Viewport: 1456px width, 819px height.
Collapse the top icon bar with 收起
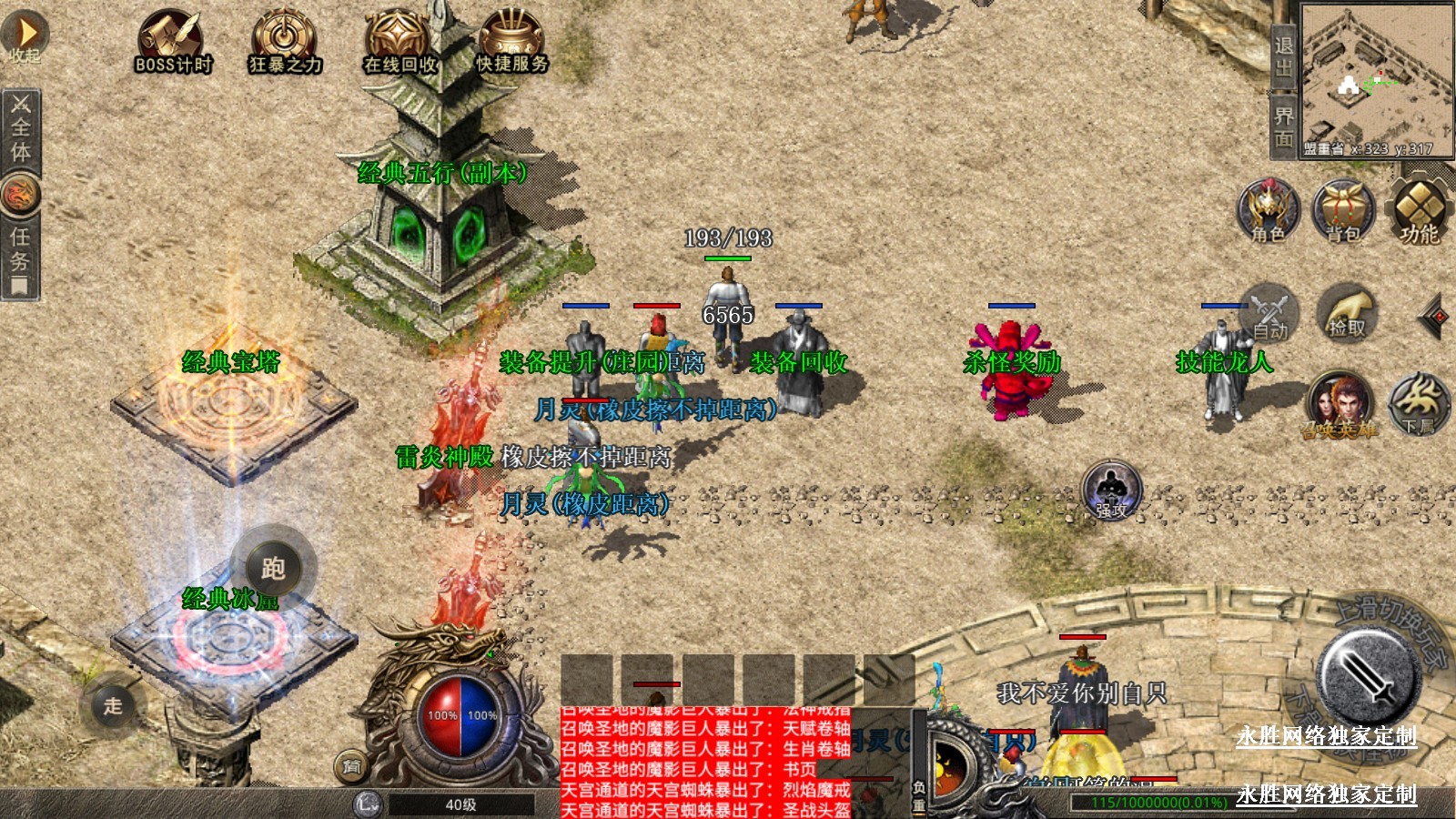(25, 35)
